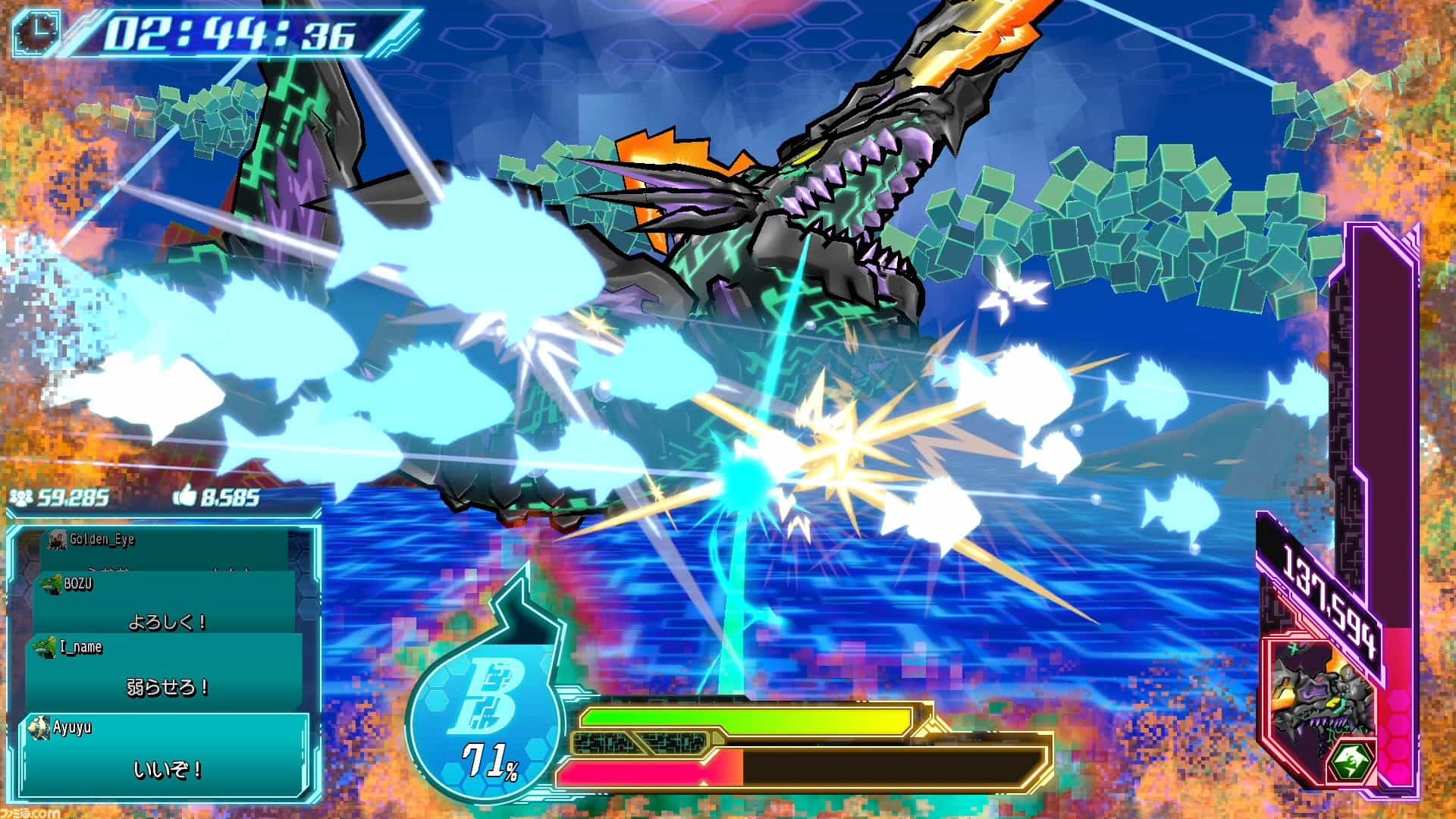The width and height of the screenshot is (1456, 819).
Task: Click I_name's chat message
Action: click(x=165, y=669)
